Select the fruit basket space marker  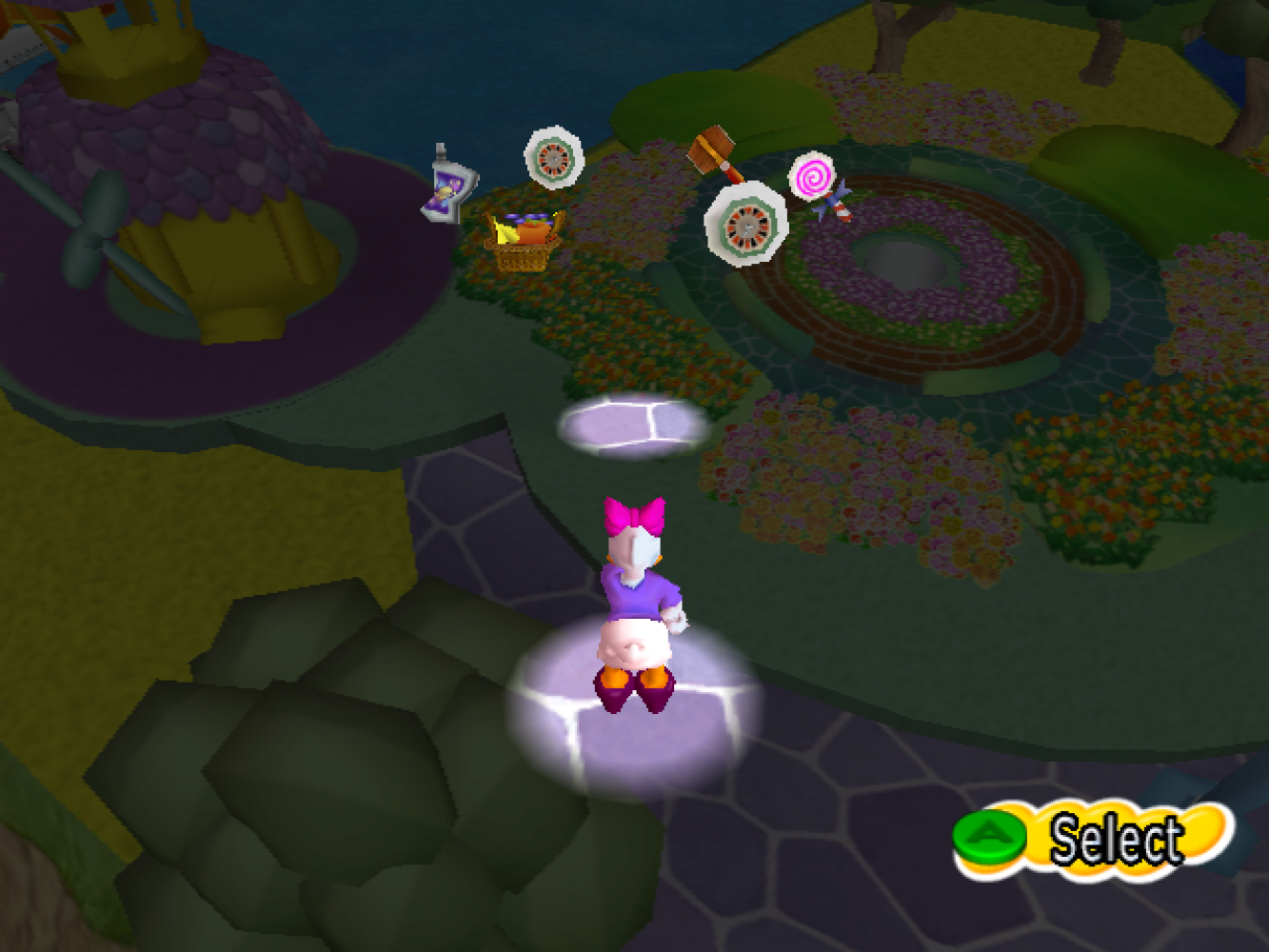523,242
